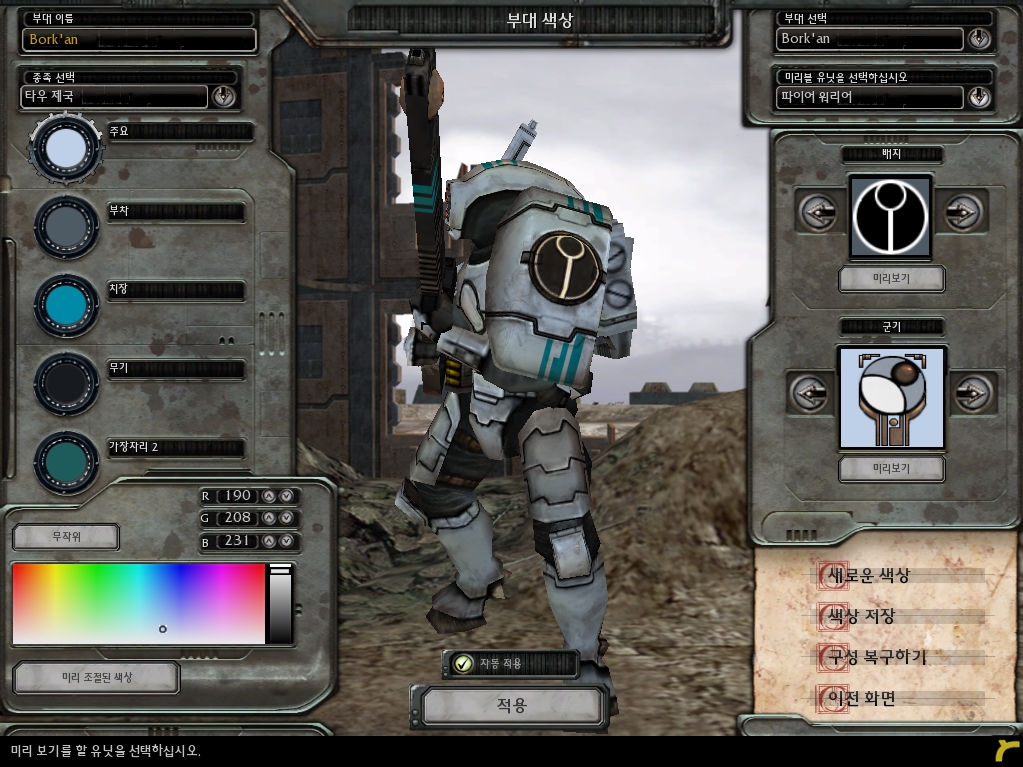Click the 적용 apply button

point(511,705)
